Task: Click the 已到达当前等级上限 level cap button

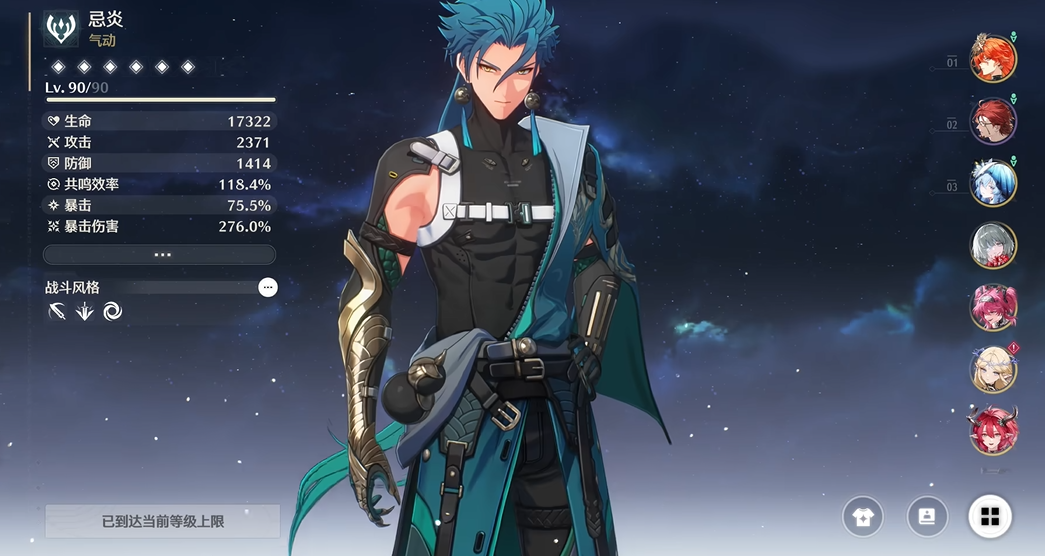Action: pyautogui.click(x=162, y=521)
